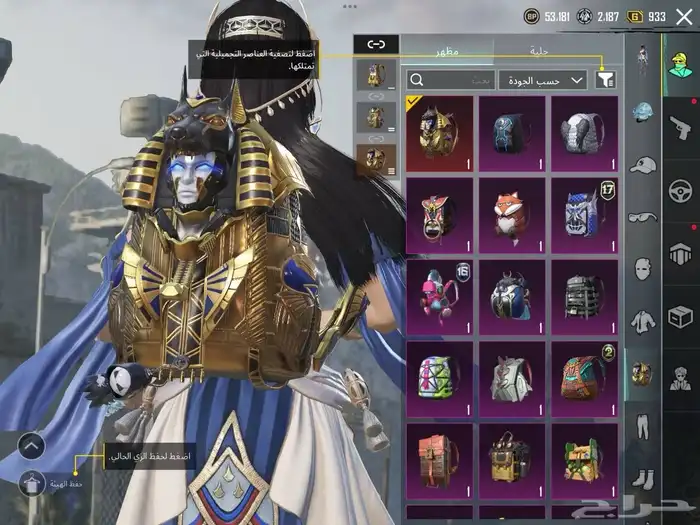Image resolution: width=700 pixels, height=525 pixels.
Task: Open the sort-by-quality dropdown
Action: [544, 79]
